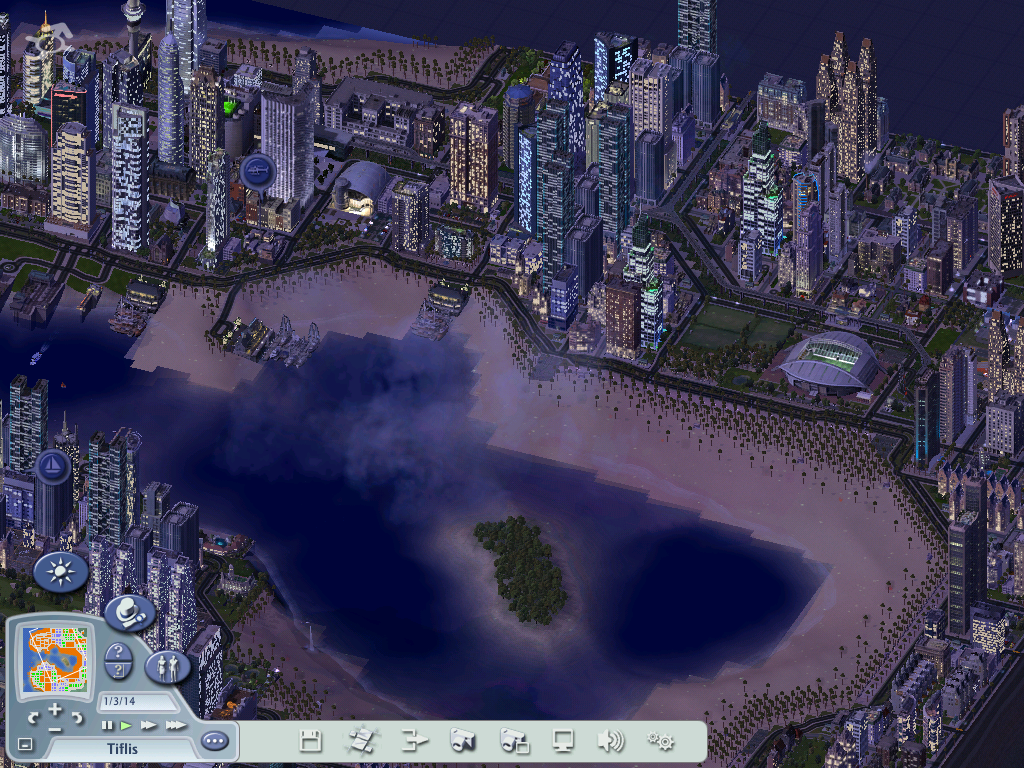Zoom in with the plus button
Viewport: 1024px width, 768px height.
pos(55,711)
